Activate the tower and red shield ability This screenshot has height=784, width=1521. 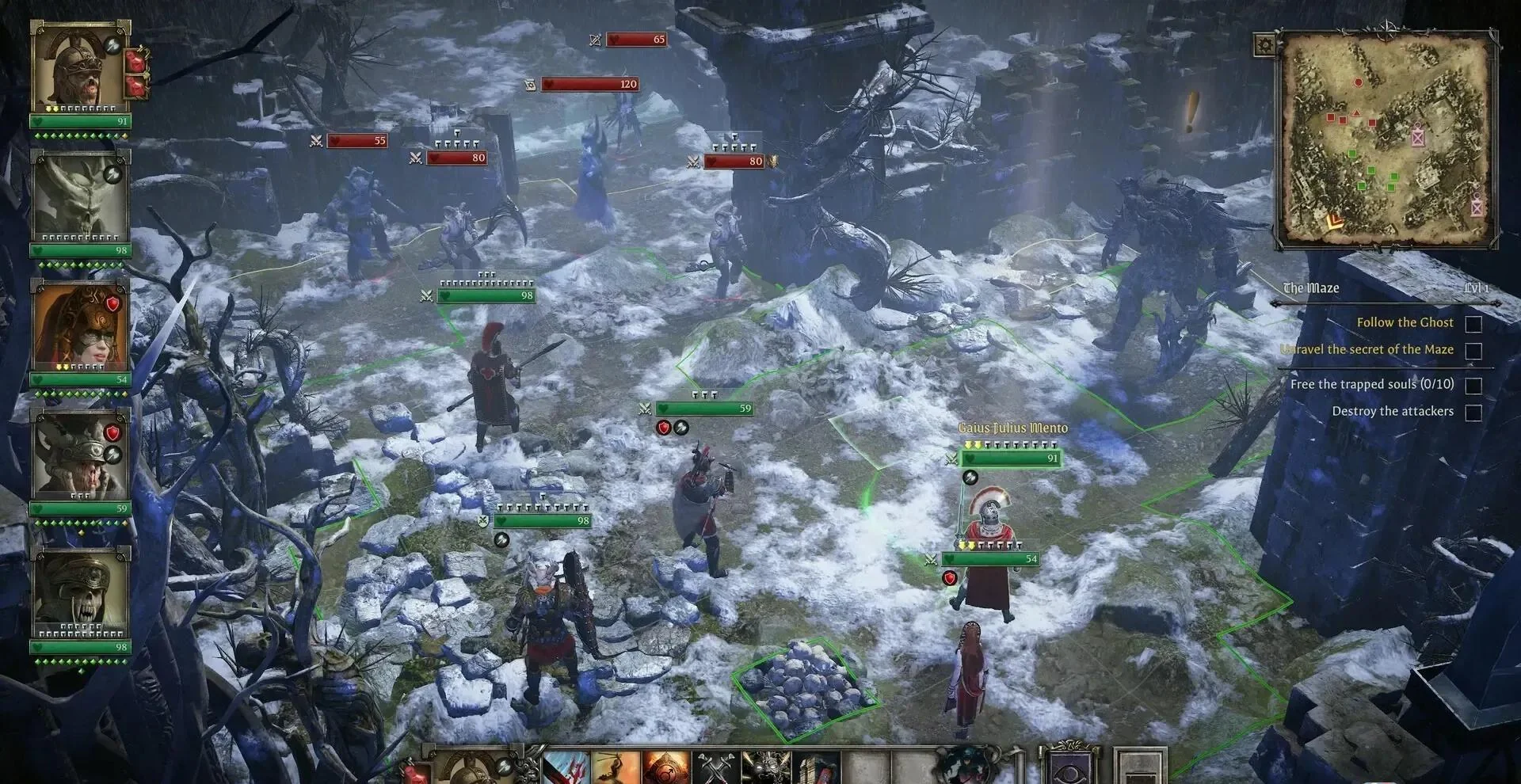[x=814, y=767]
